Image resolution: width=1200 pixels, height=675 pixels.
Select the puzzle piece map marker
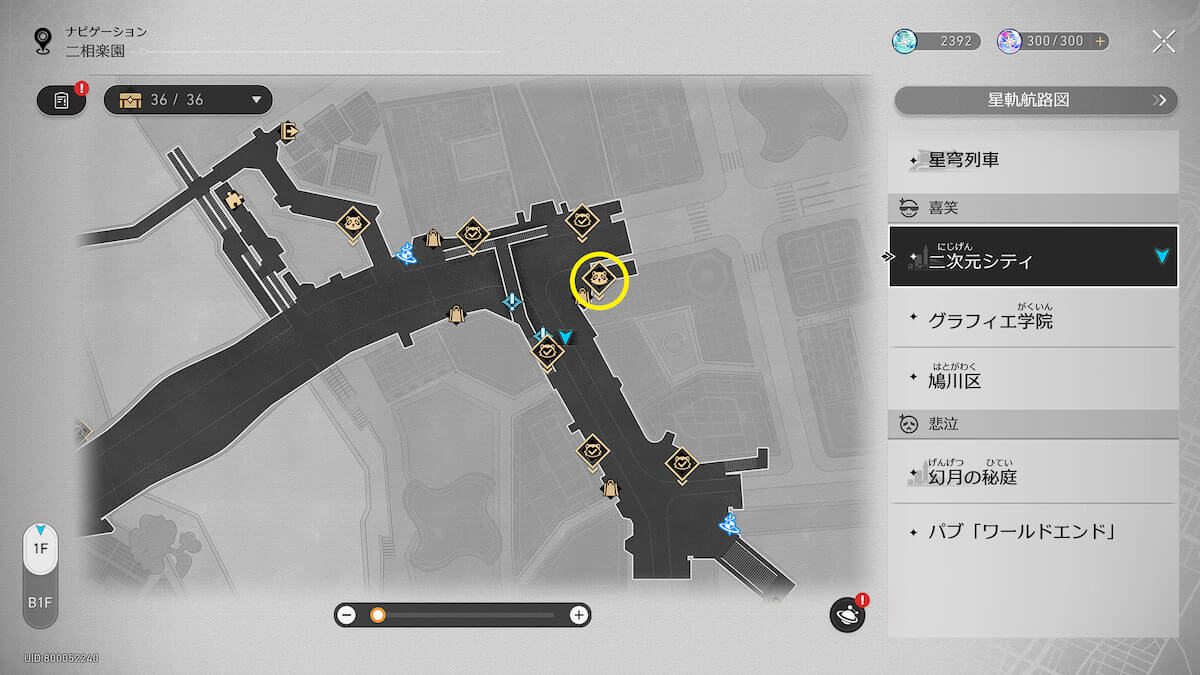235,199
